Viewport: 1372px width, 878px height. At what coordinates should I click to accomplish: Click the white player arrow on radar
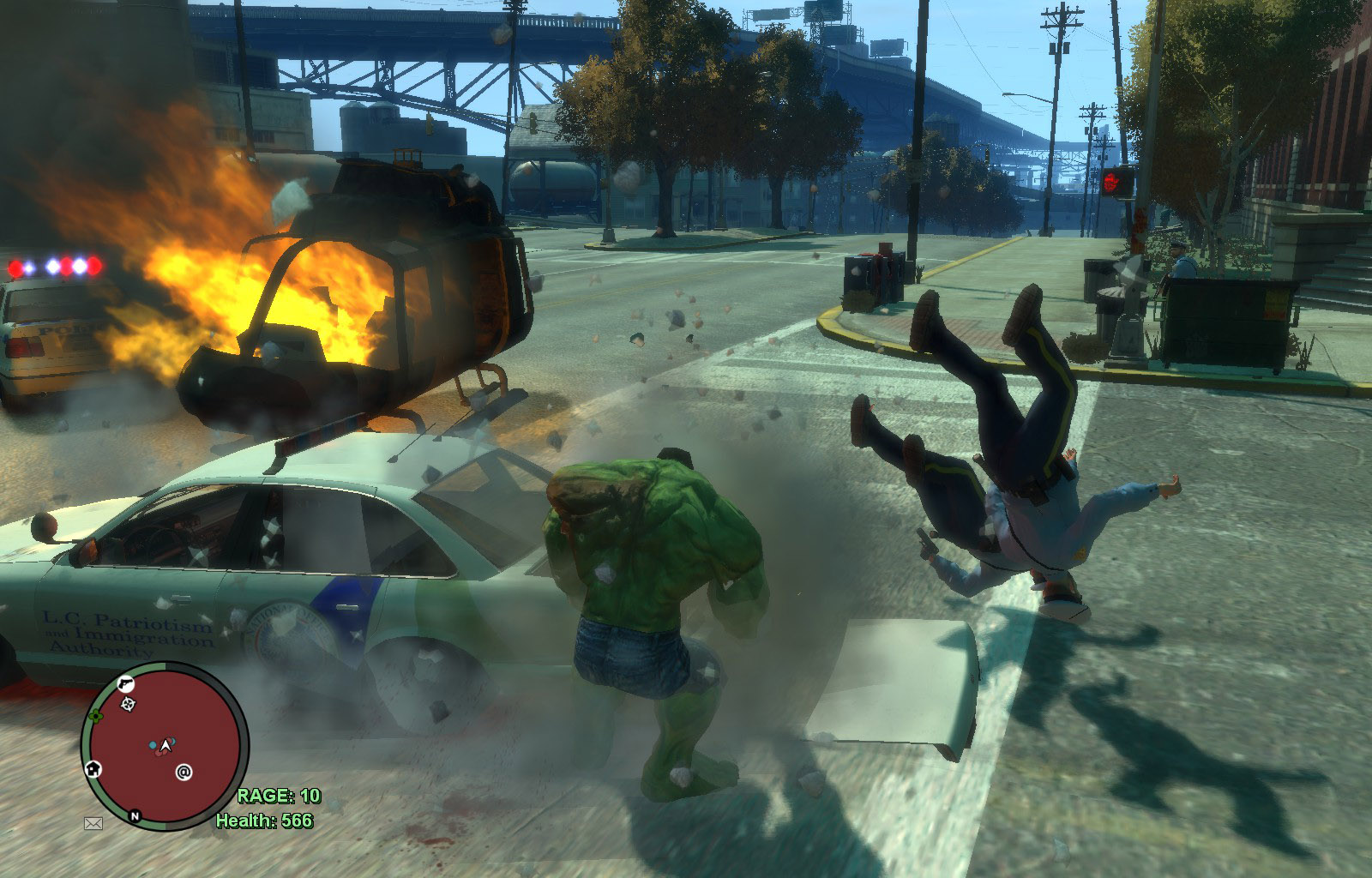(165, 747)
